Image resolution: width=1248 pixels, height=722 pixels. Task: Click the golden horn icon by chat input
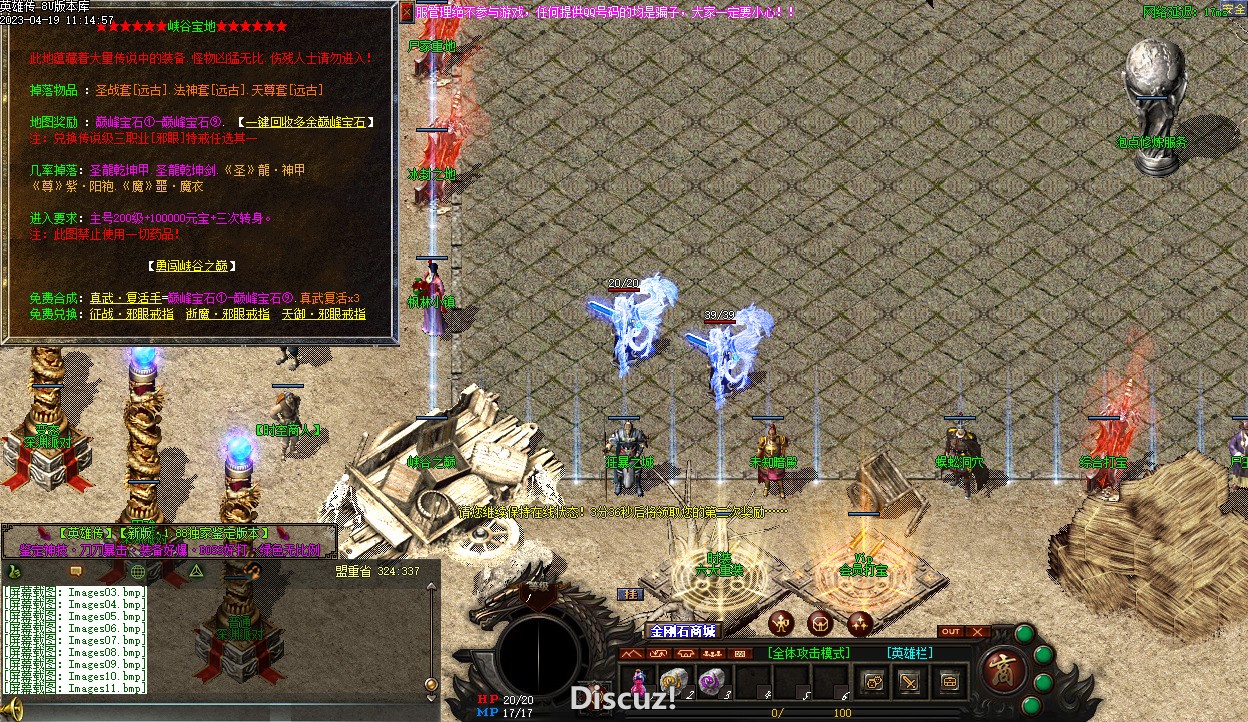[x=13, y=712]
